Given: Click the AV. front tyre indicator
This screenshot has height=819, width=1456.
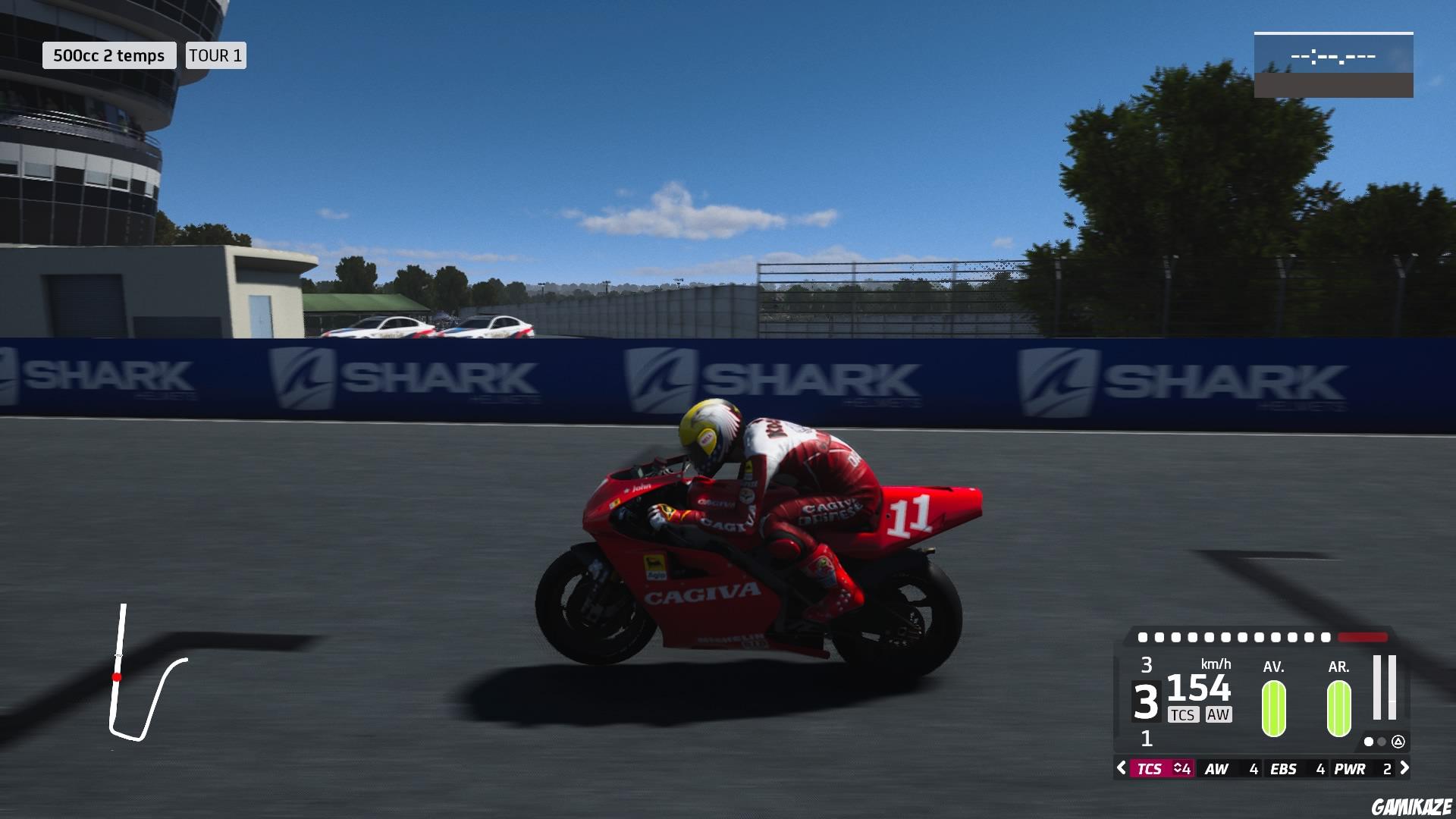Looking at the screenshot, I should (x=1273, y=708).
